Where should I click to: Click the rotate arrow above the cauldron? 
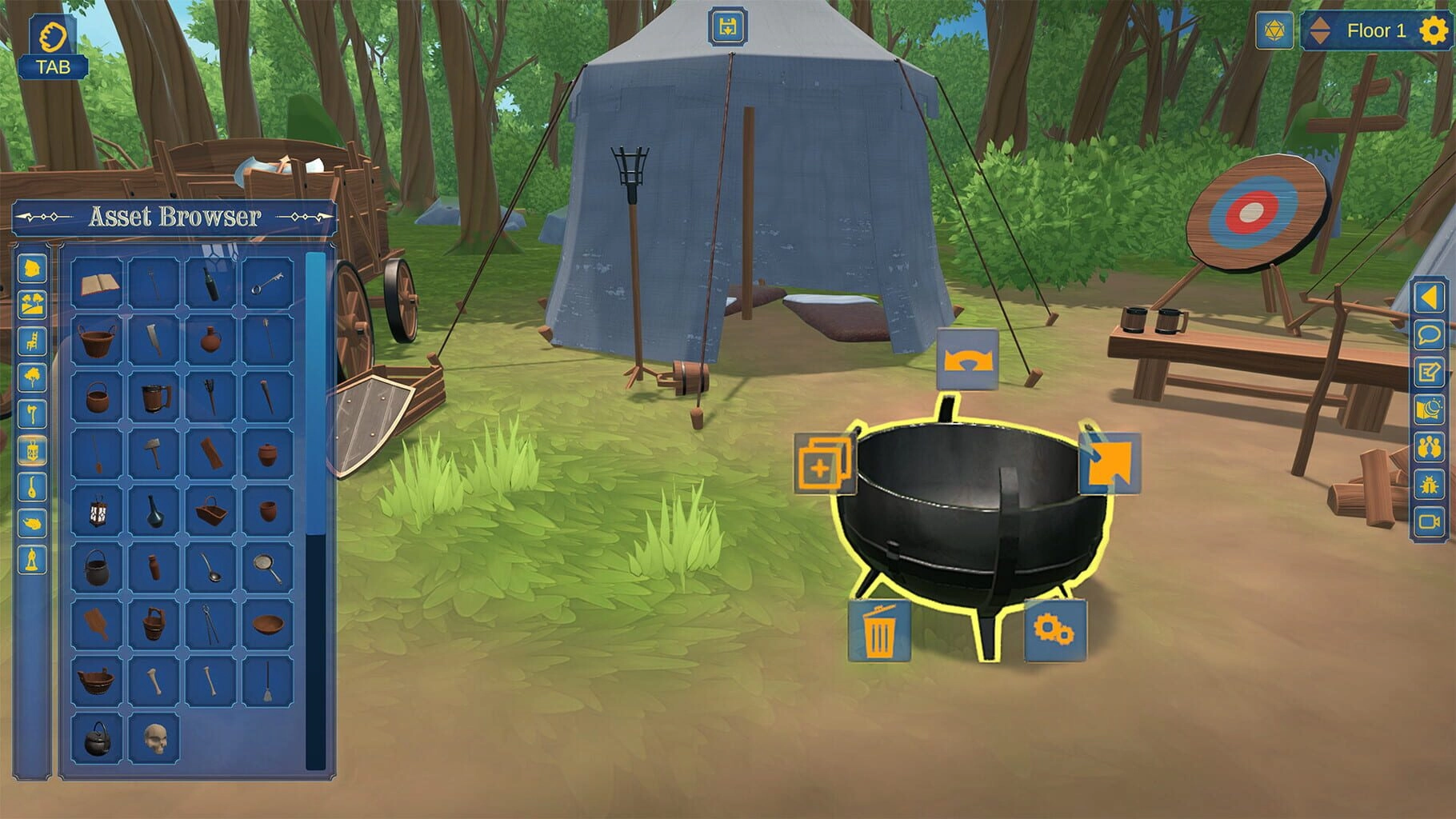point(967,361)
